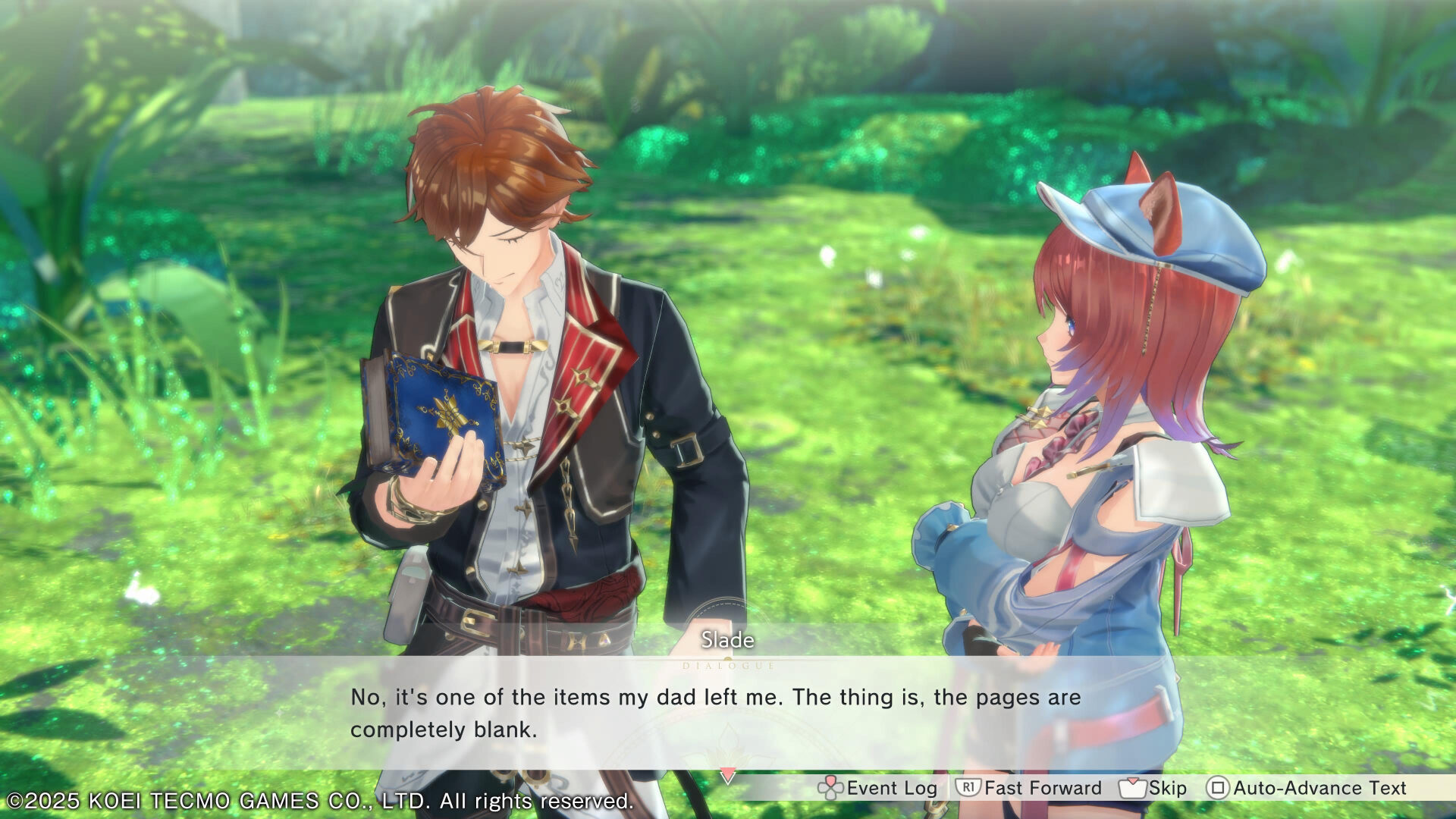1456x819 pixels.
Task: Skip the current cutscene
Action: [1153, 789]
